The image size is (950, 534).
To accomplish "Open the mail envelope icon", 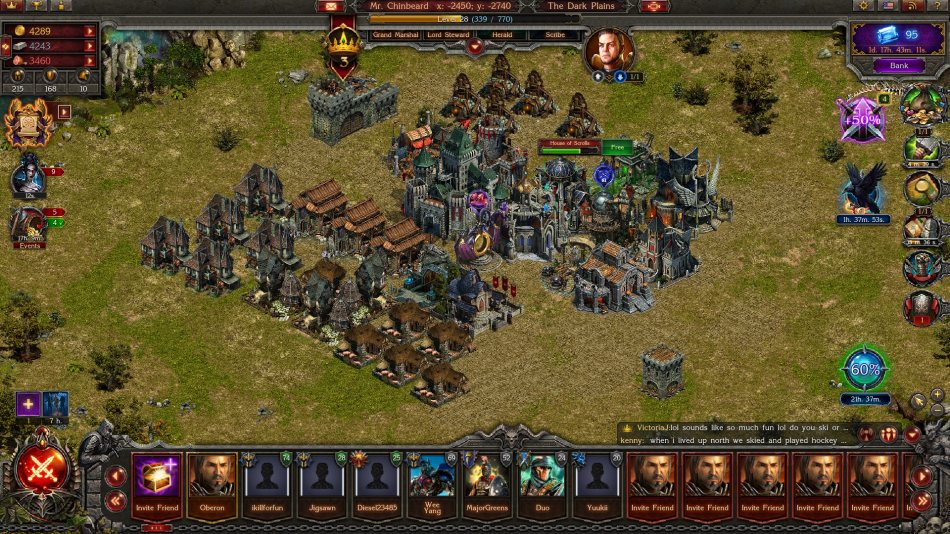I will click(330, 6).
